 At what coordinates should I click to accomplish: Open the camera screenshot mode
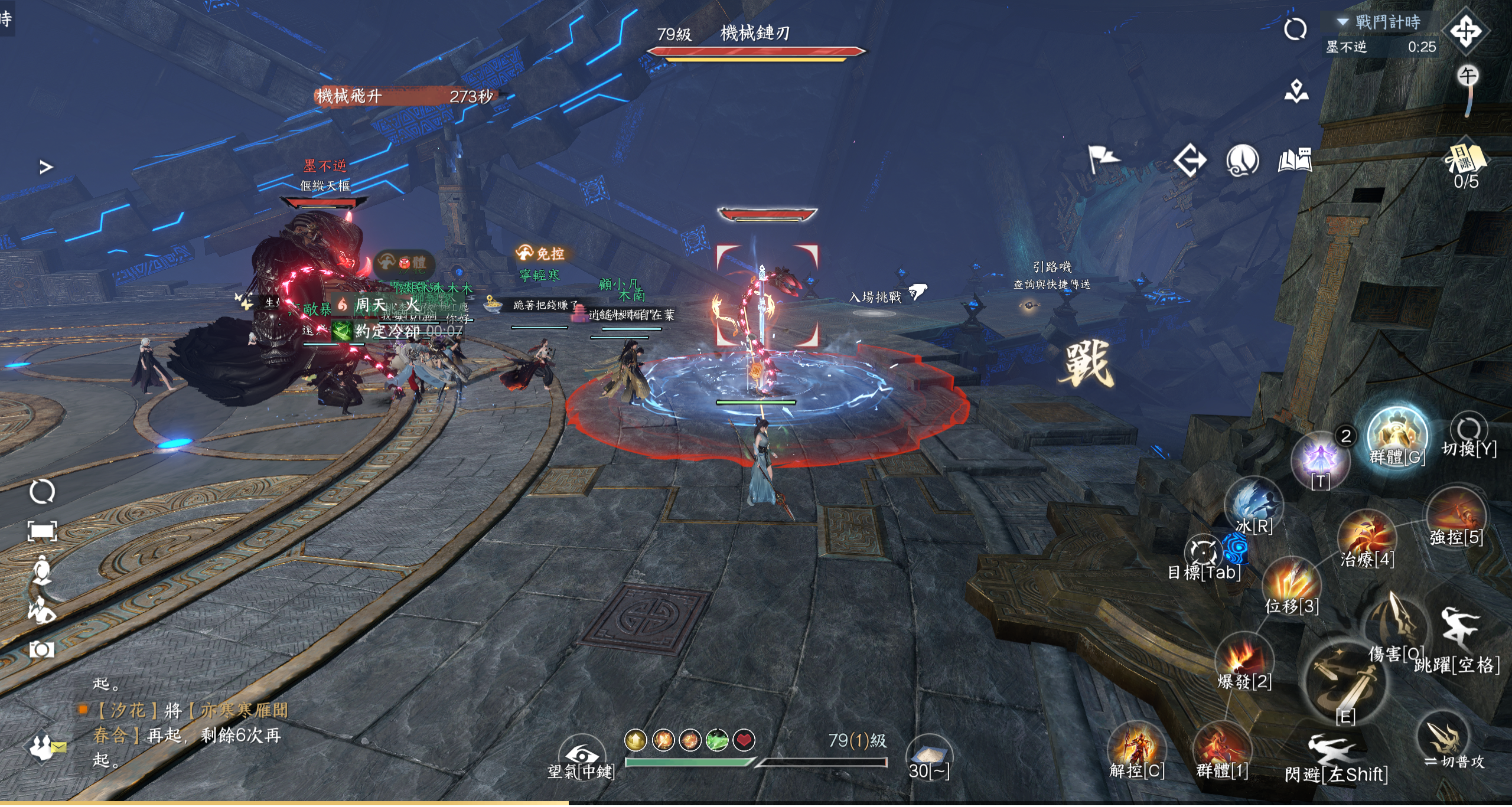42,650
